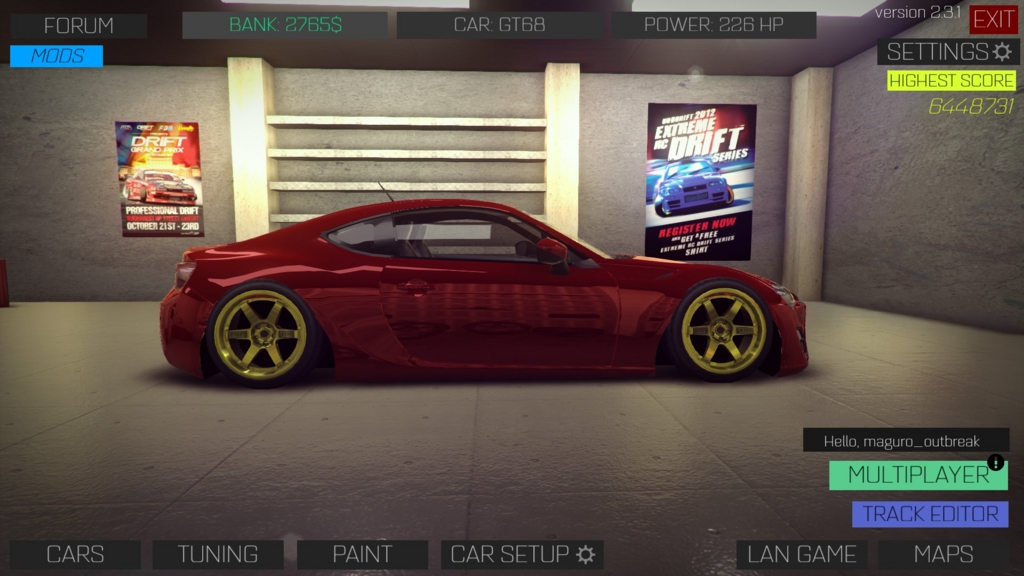Start a Multiplayer session
Viewport: 1024px width, 576px height.
pos(918,475)
